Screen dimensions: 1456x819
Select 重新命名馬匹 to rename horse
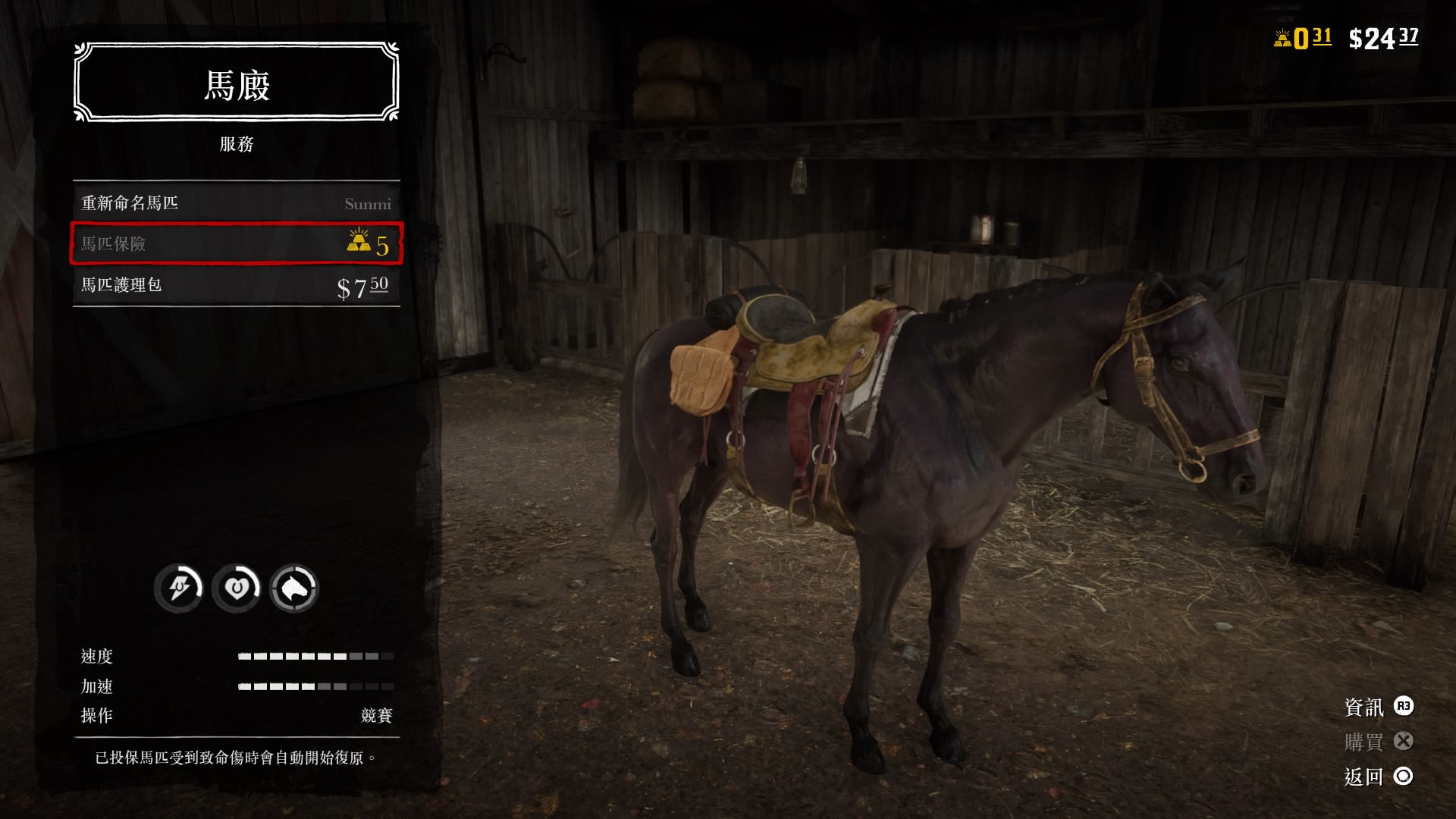(236, 203)
